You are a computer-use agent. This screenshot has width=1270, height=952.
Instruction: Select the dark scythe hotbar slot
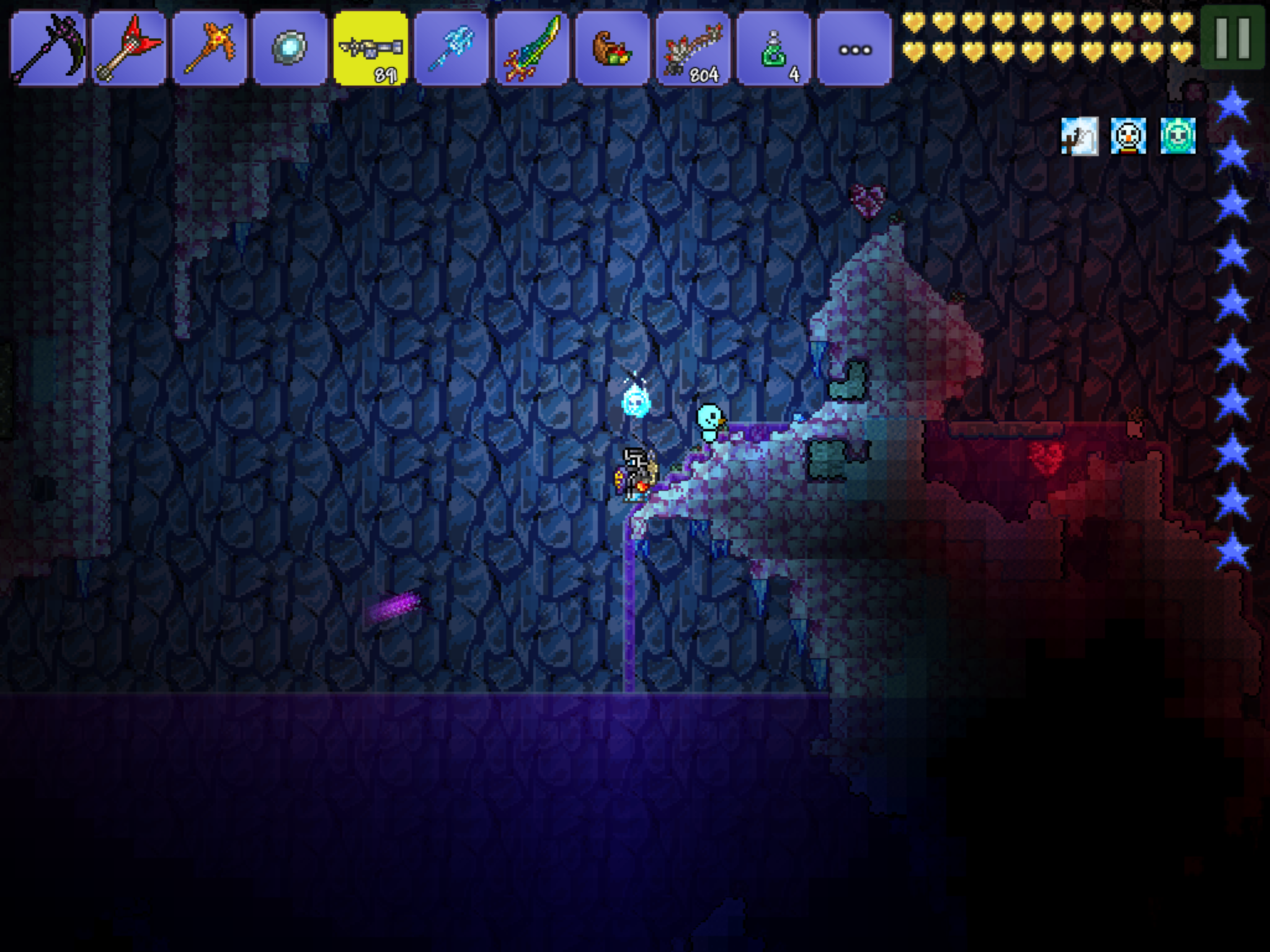48,48
